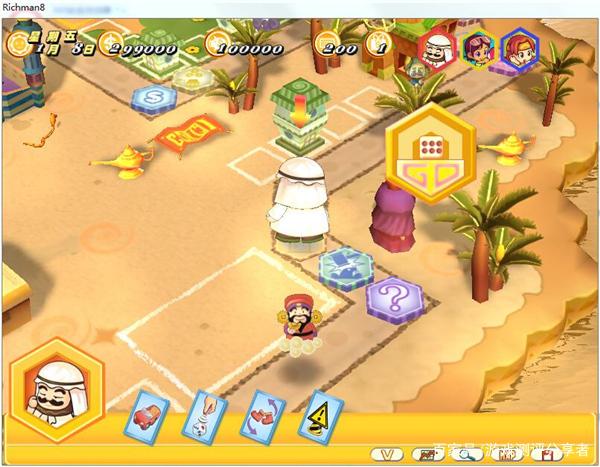Roll the dice with the GO button
Viewport: 600px width, 467px height.
(x=431, y=160)
